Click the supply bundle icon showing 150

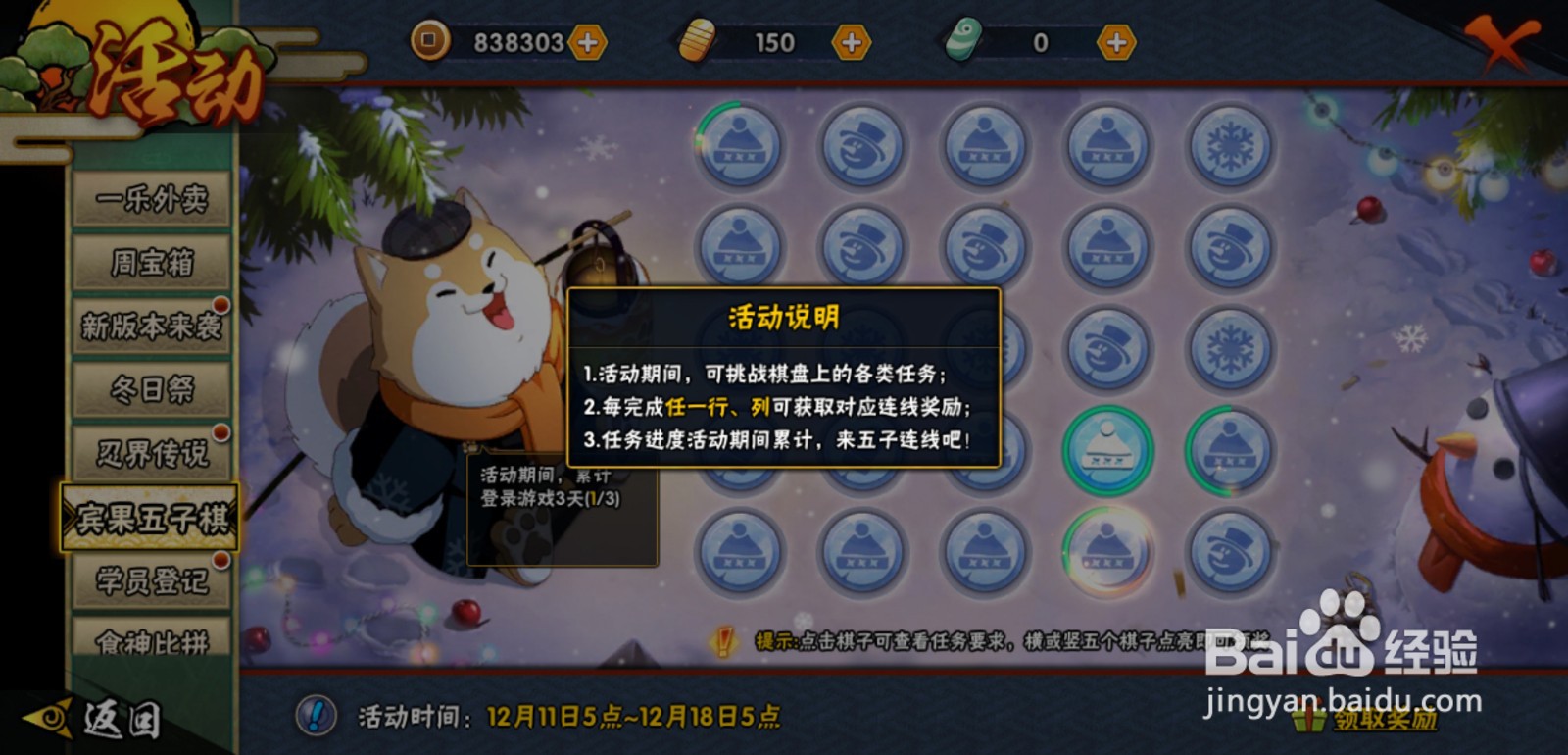[x=698, y=42]
